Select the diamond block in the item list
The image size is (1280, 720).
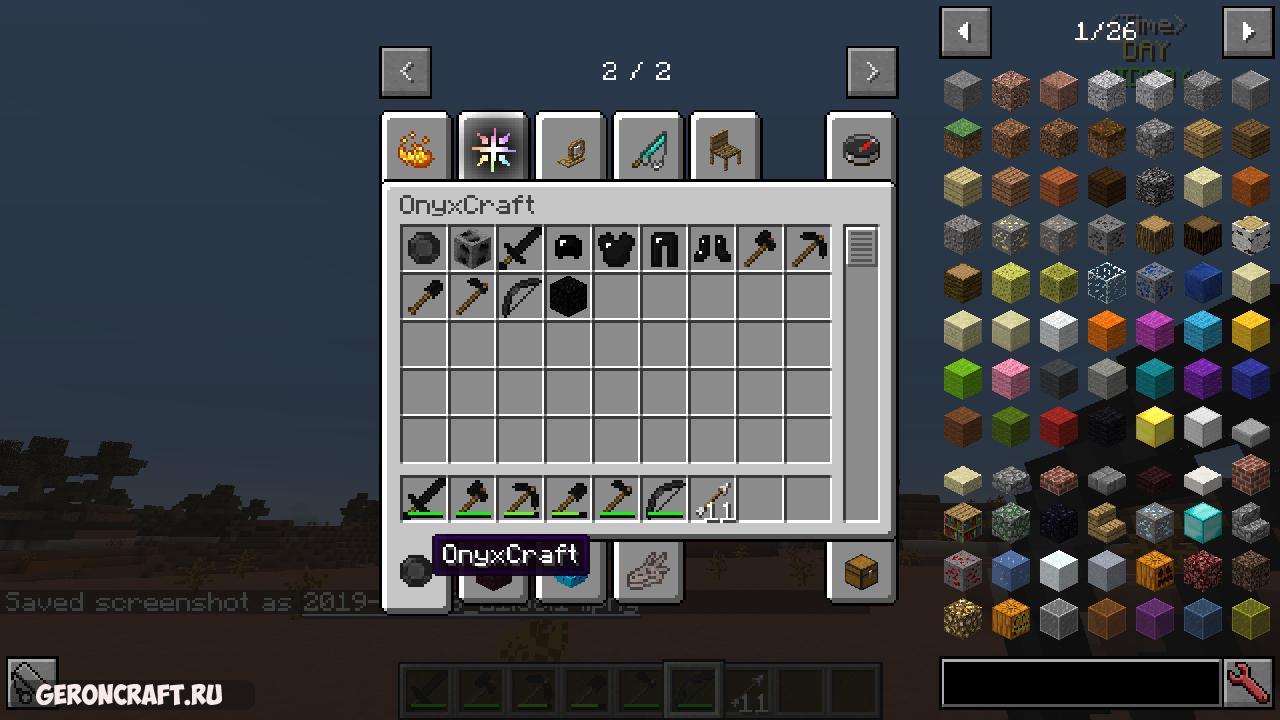[1202, 523]
